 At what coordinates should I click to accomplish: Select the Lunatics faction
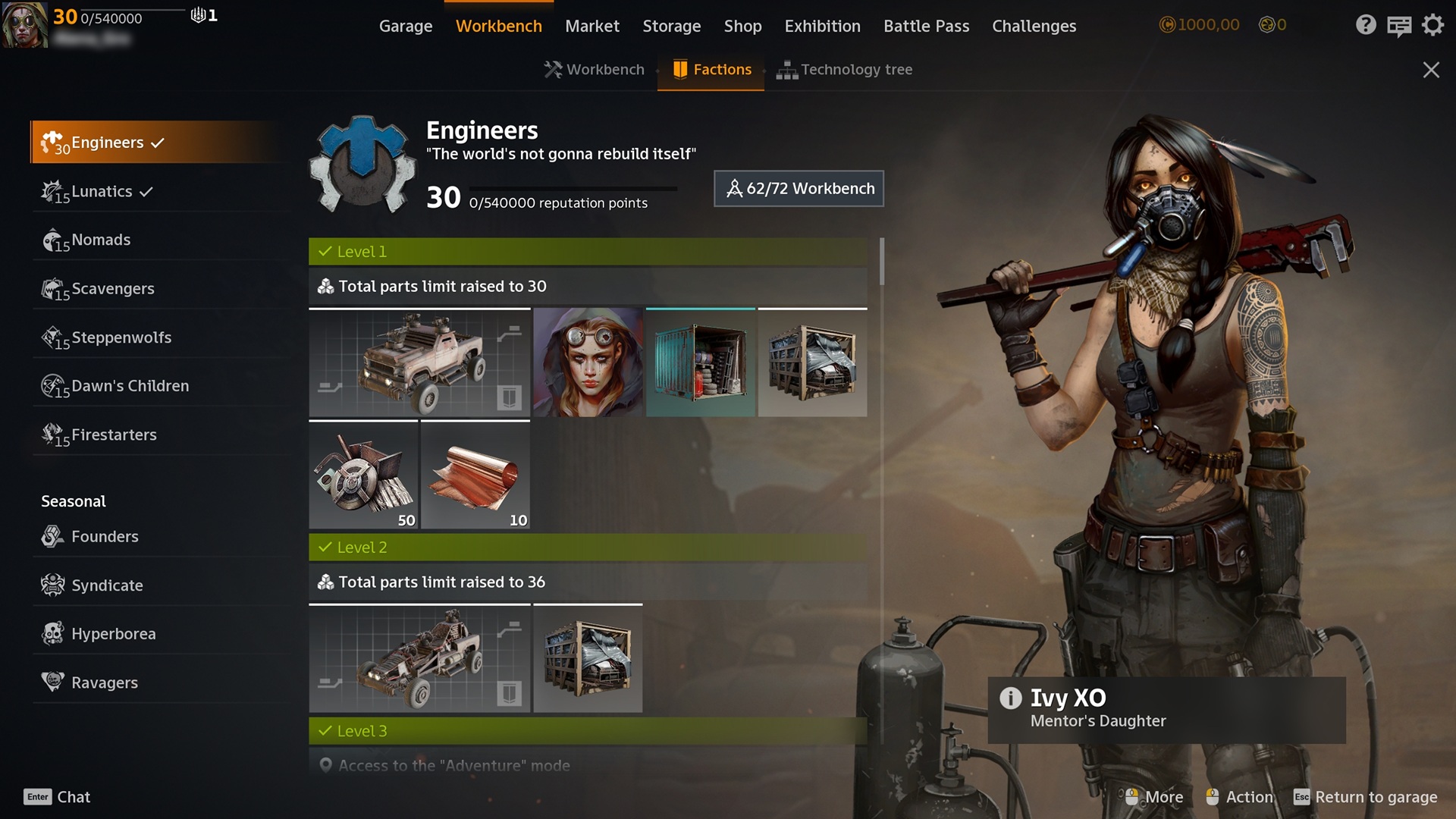coord(102,192)
